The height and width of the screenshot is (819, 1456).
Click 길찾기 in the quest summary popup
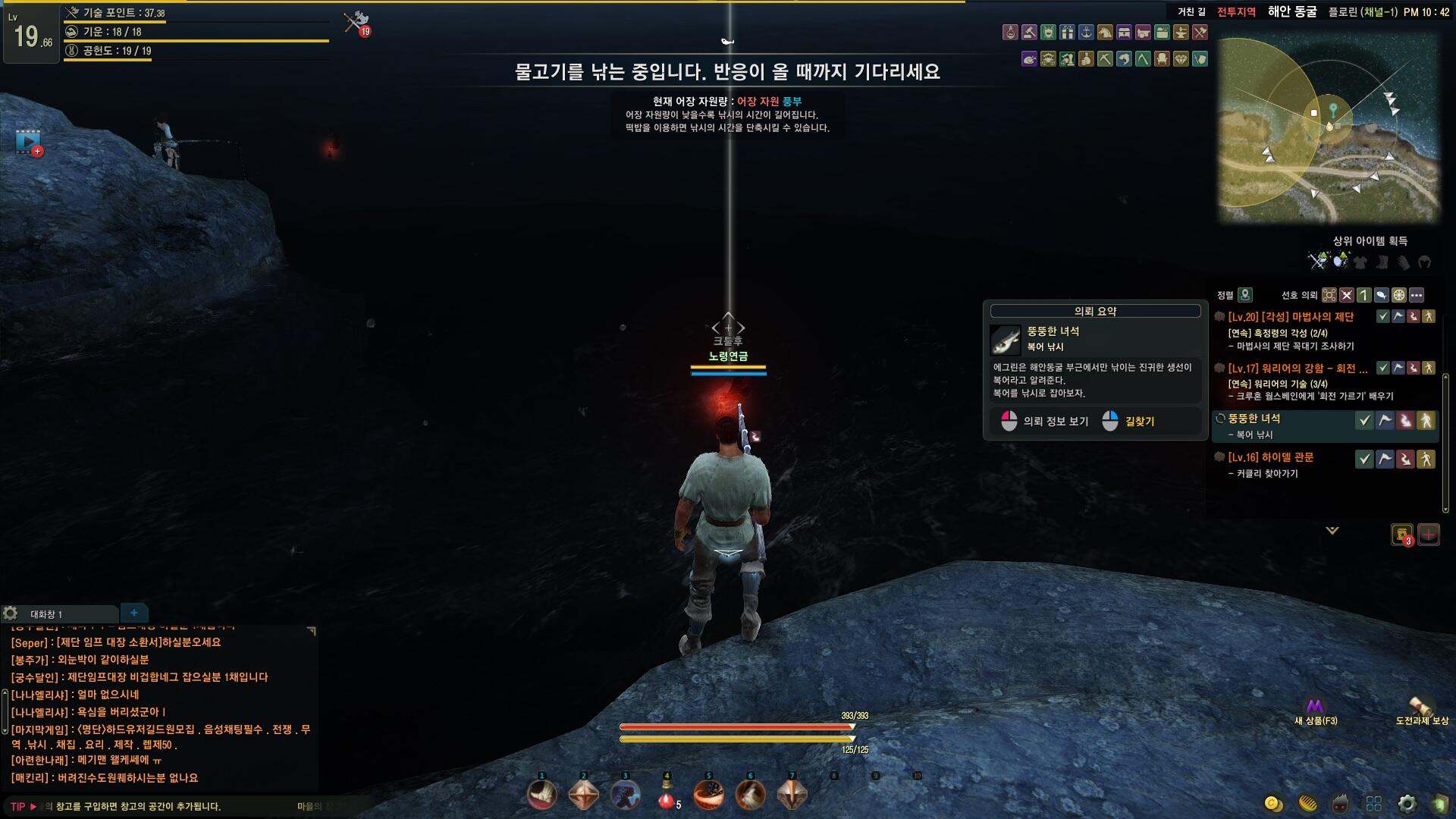(x=1139, y=422)
